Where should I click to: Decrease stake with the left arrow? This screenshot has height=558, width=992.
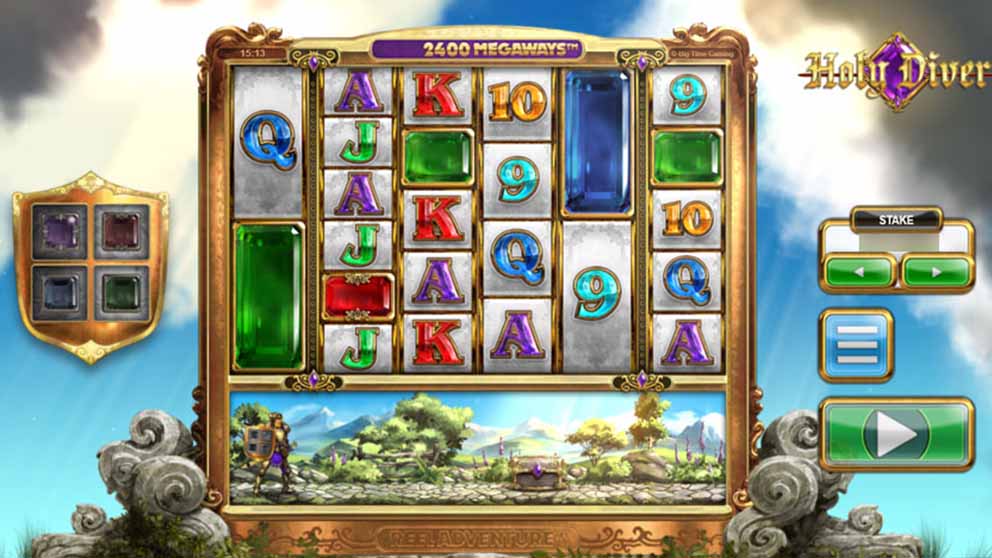[859, 271]
